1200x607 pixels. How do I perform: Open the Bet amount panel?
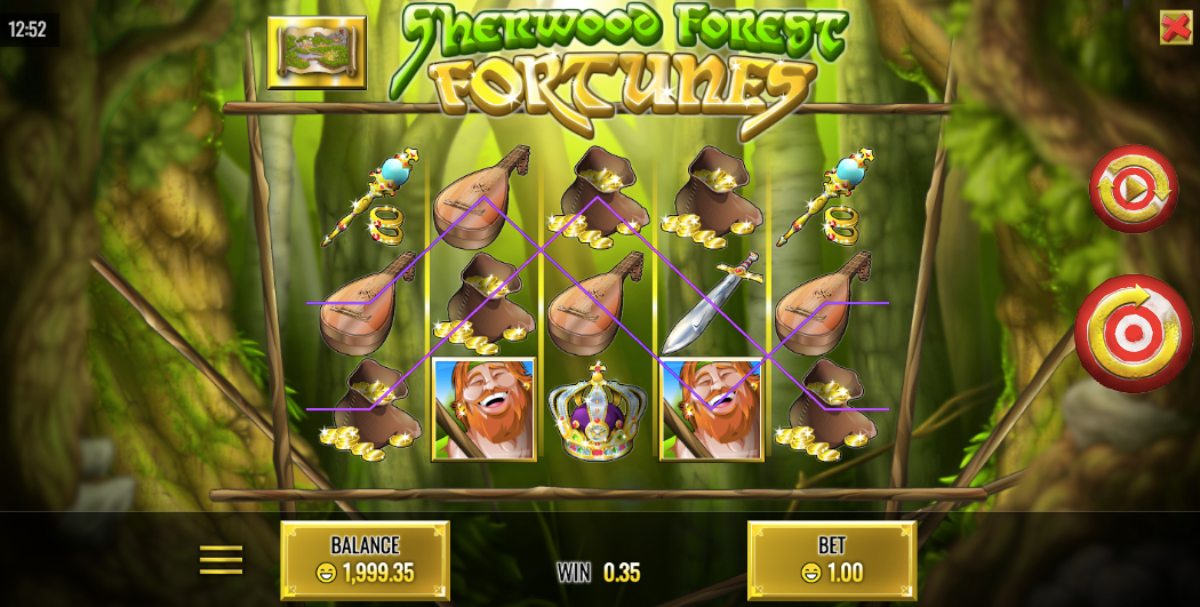click(831, 560)
